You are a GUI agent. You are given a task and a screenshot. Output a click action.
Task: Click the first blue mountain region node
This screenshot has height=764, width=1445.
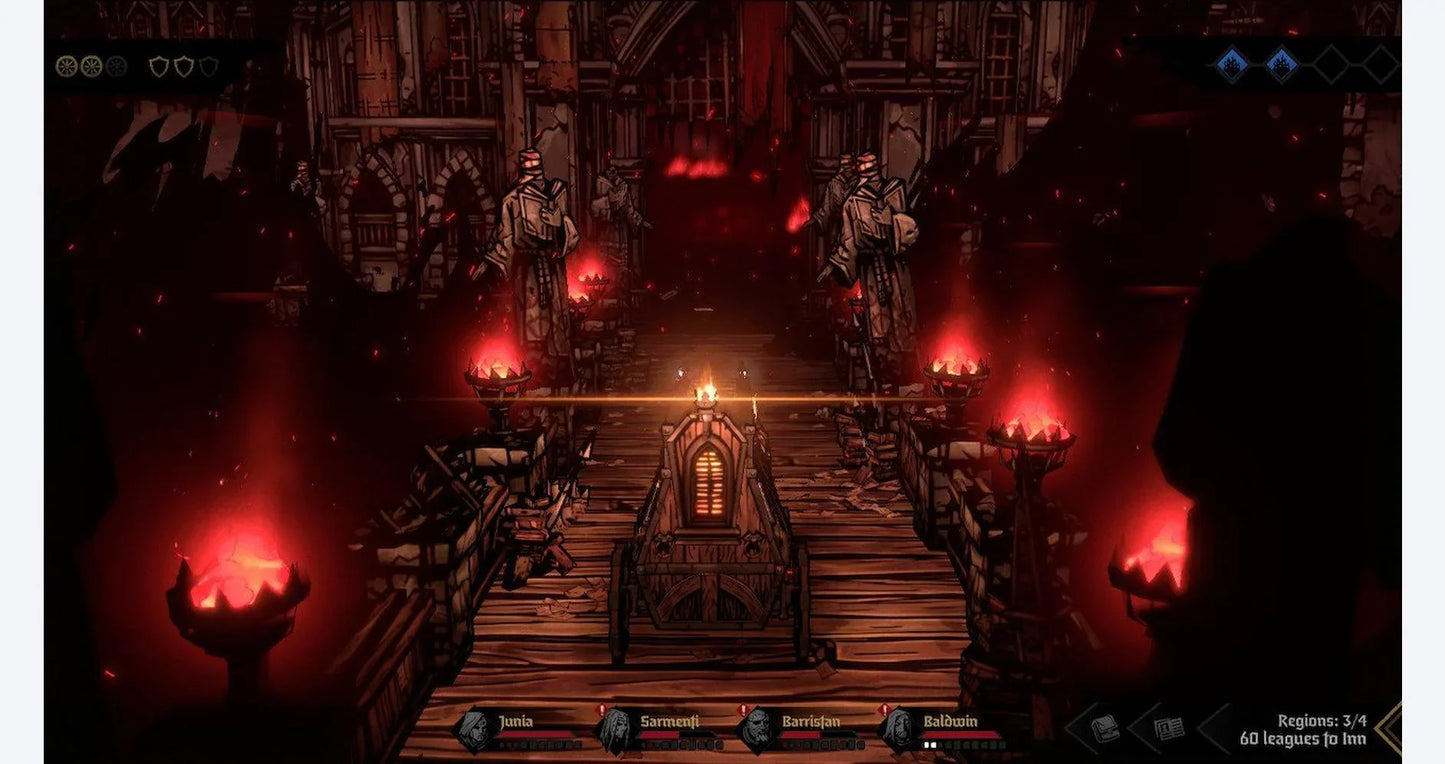tap(1232, 64)
